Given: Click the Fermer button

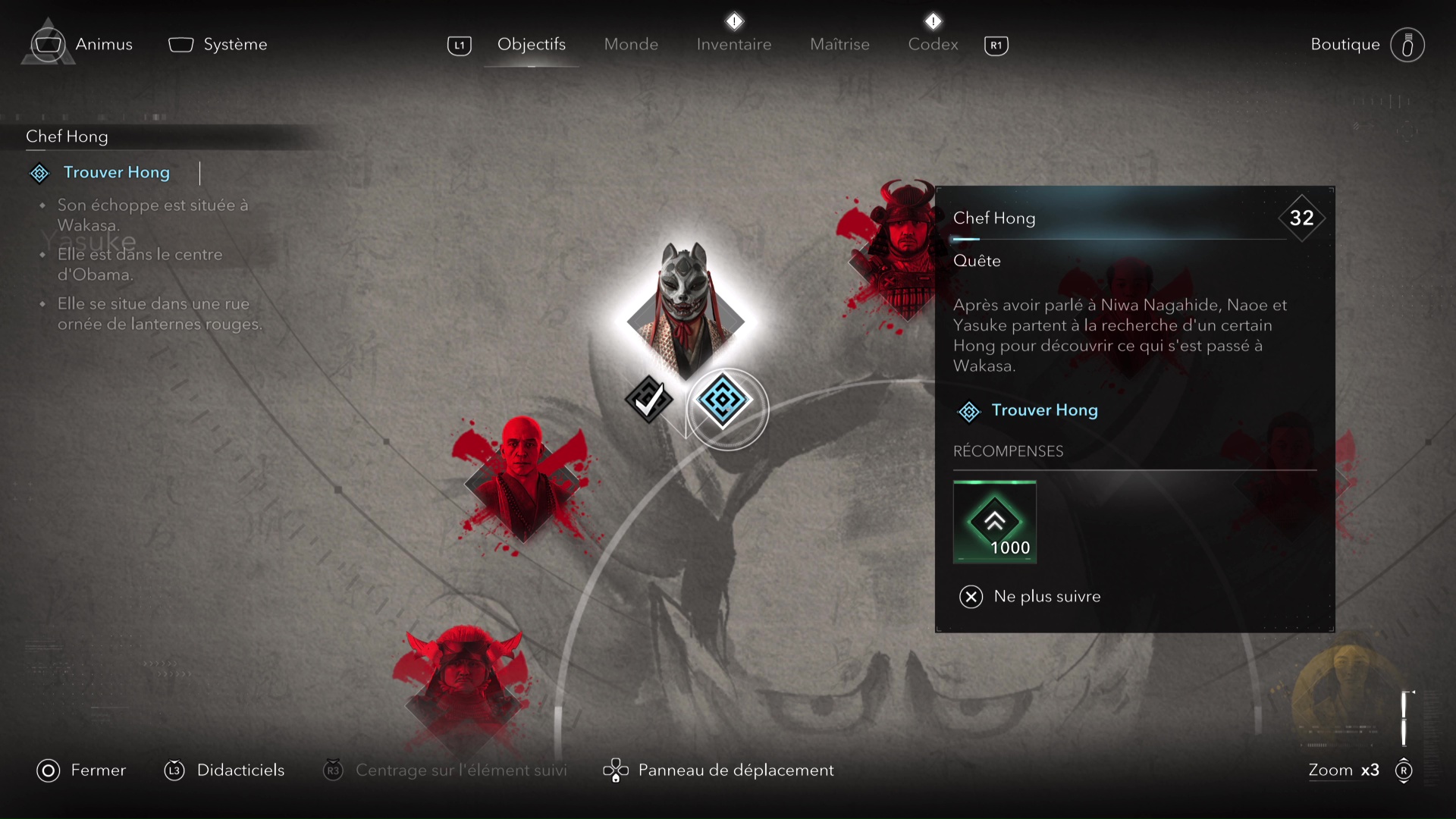Looking at the screenshot, I should (81, 770).
